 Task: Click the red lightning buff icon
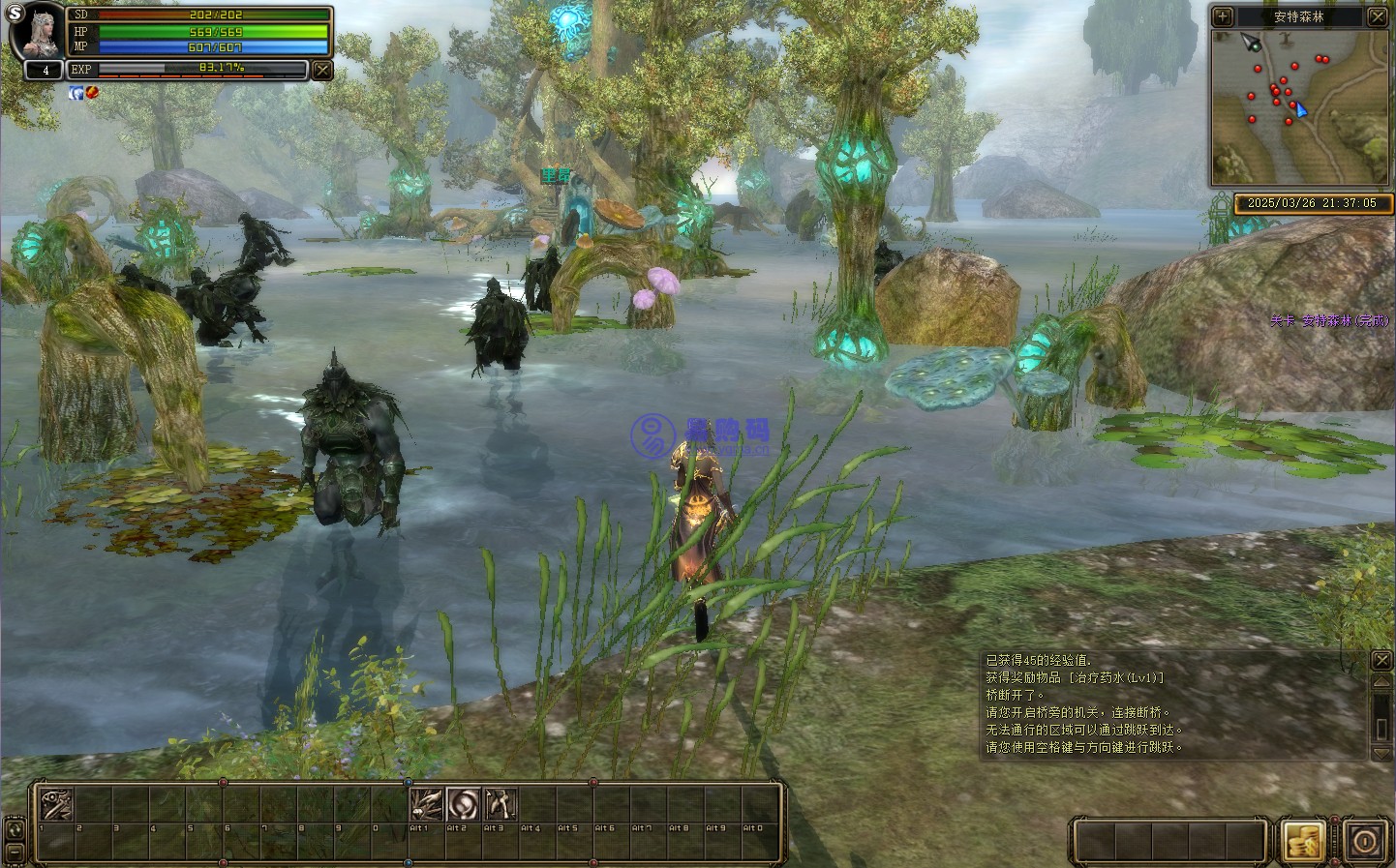coord(92,93)
